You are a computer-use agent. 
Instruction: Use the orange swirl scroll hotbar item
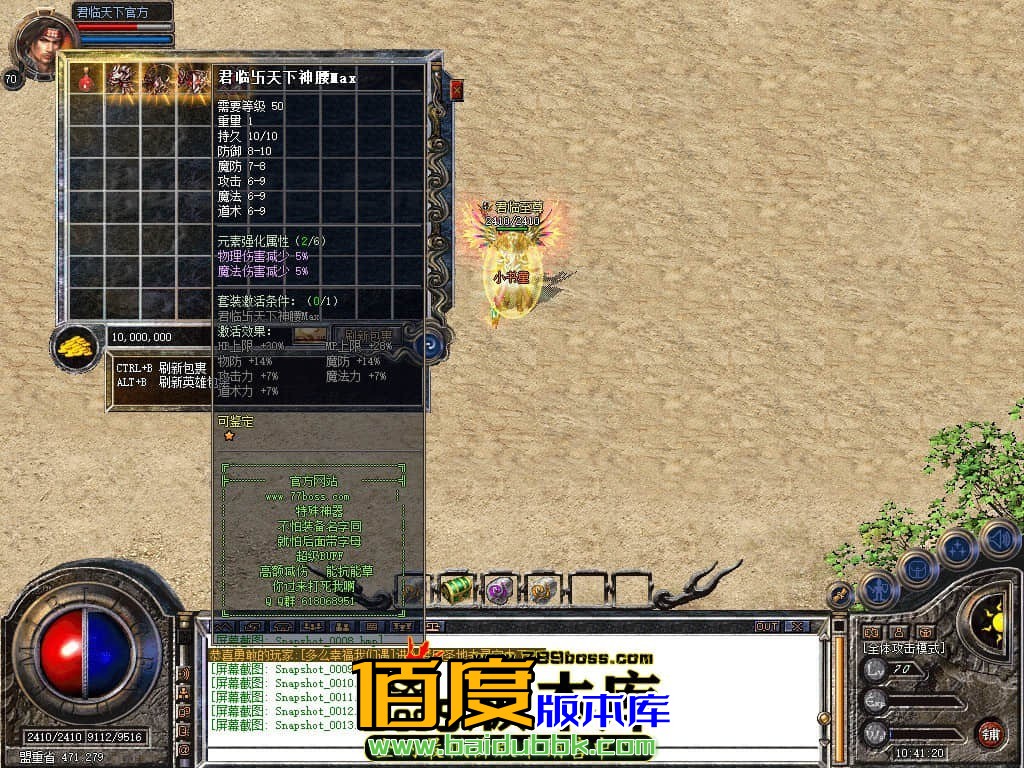coord(541,589)
